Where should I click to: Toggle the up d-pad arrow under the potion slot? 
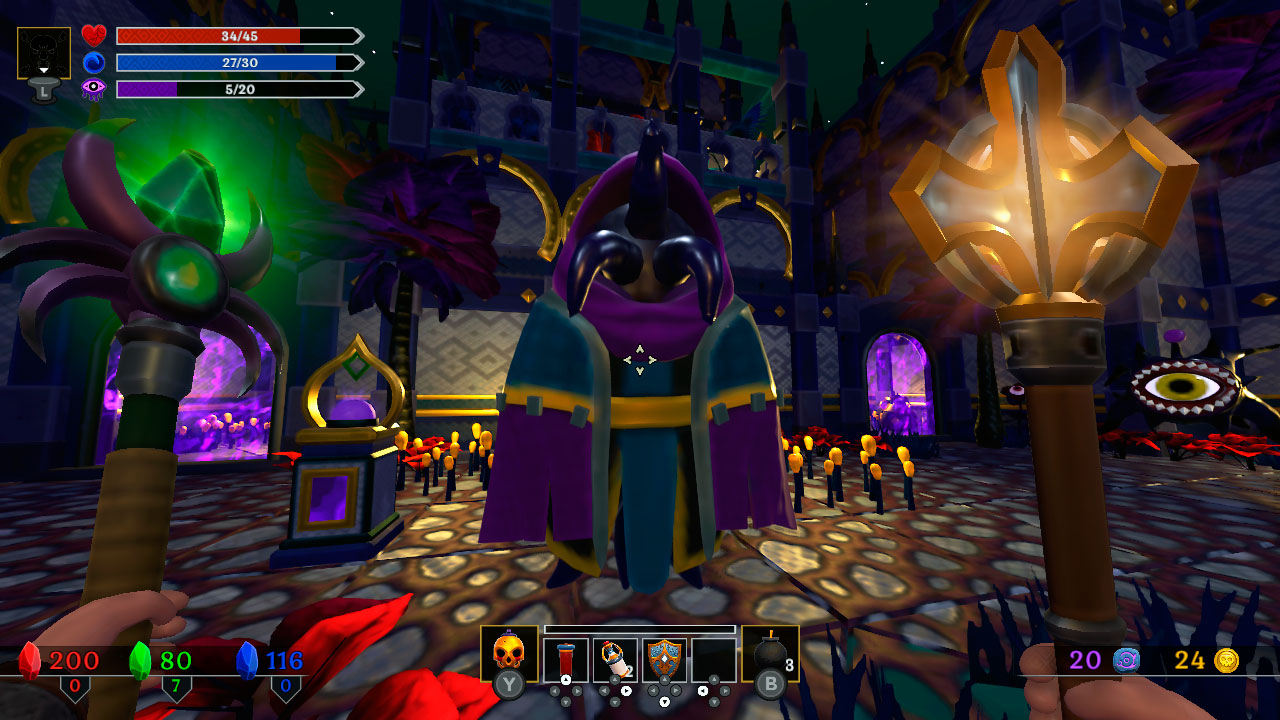565,680
